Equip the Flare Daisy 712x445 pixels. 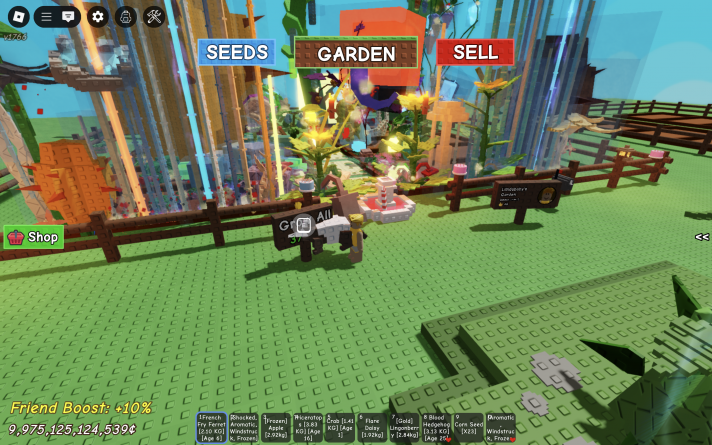click(372, 428)
